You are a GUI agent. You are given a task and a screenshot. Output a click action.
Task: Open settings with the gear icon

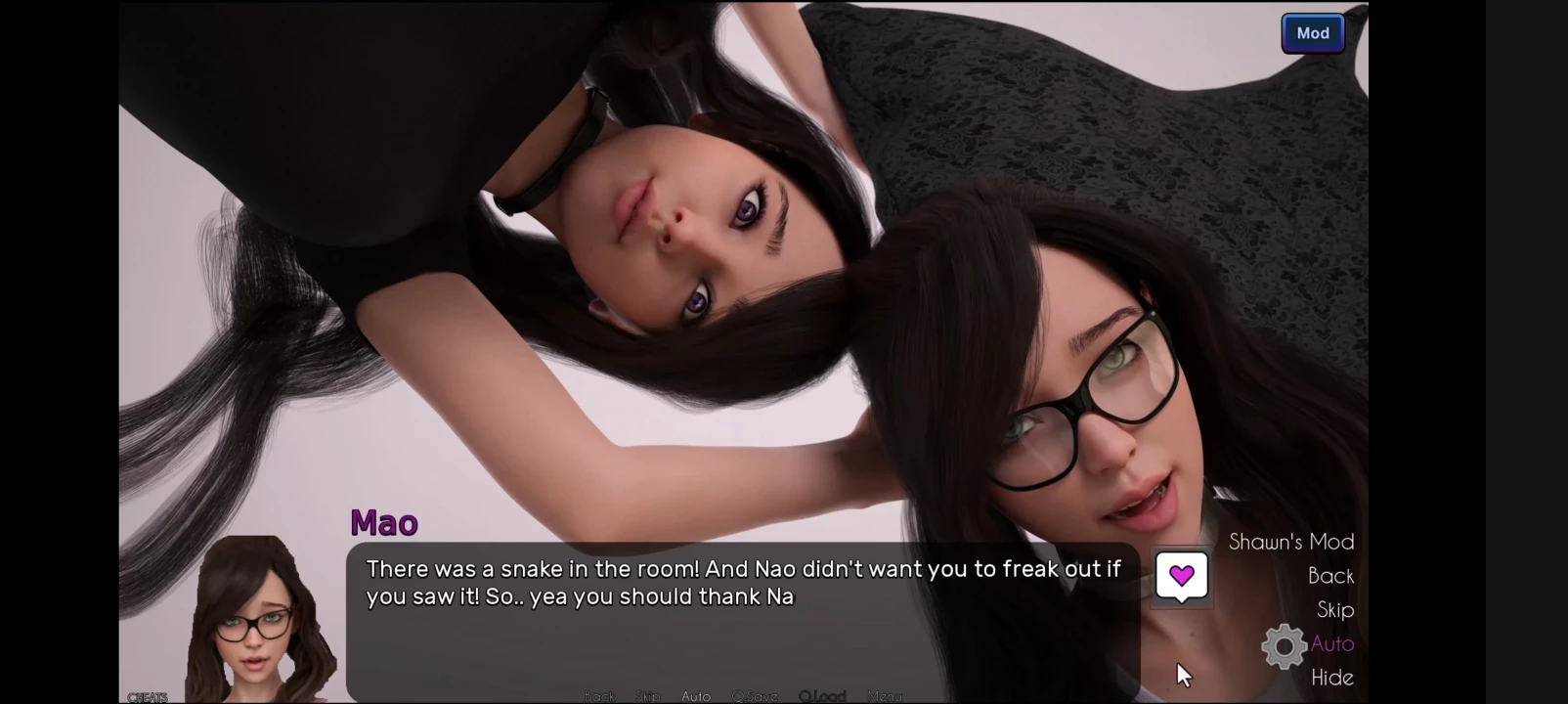coord(1284,646)
